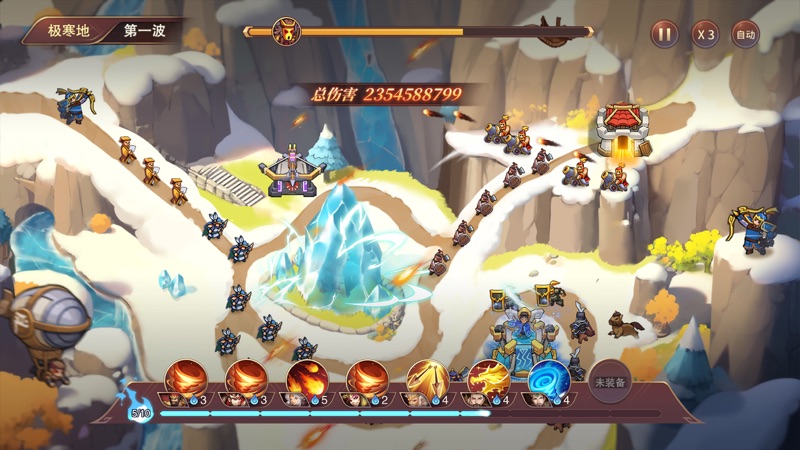Pause the battle
This screenshot has height=450, width=800.
(x=664, y=34)
